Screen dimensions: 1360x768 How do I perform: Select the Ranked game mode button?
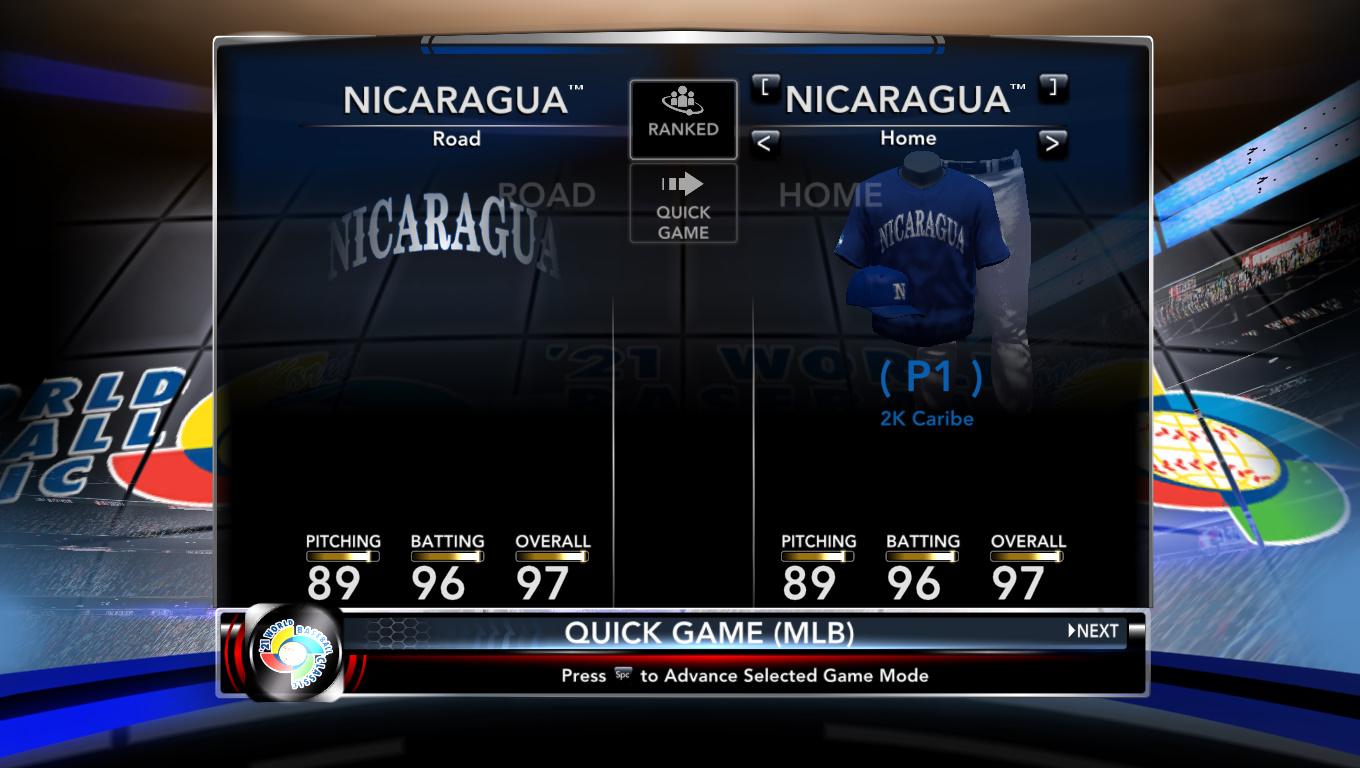[x=683, y=119]
